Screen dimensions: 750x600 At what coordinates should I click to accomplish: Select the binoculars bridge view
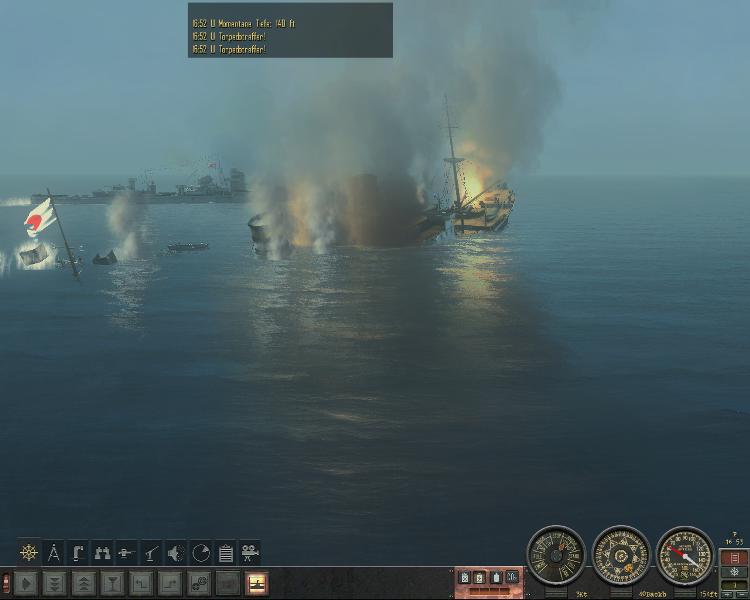pos(102,552)
